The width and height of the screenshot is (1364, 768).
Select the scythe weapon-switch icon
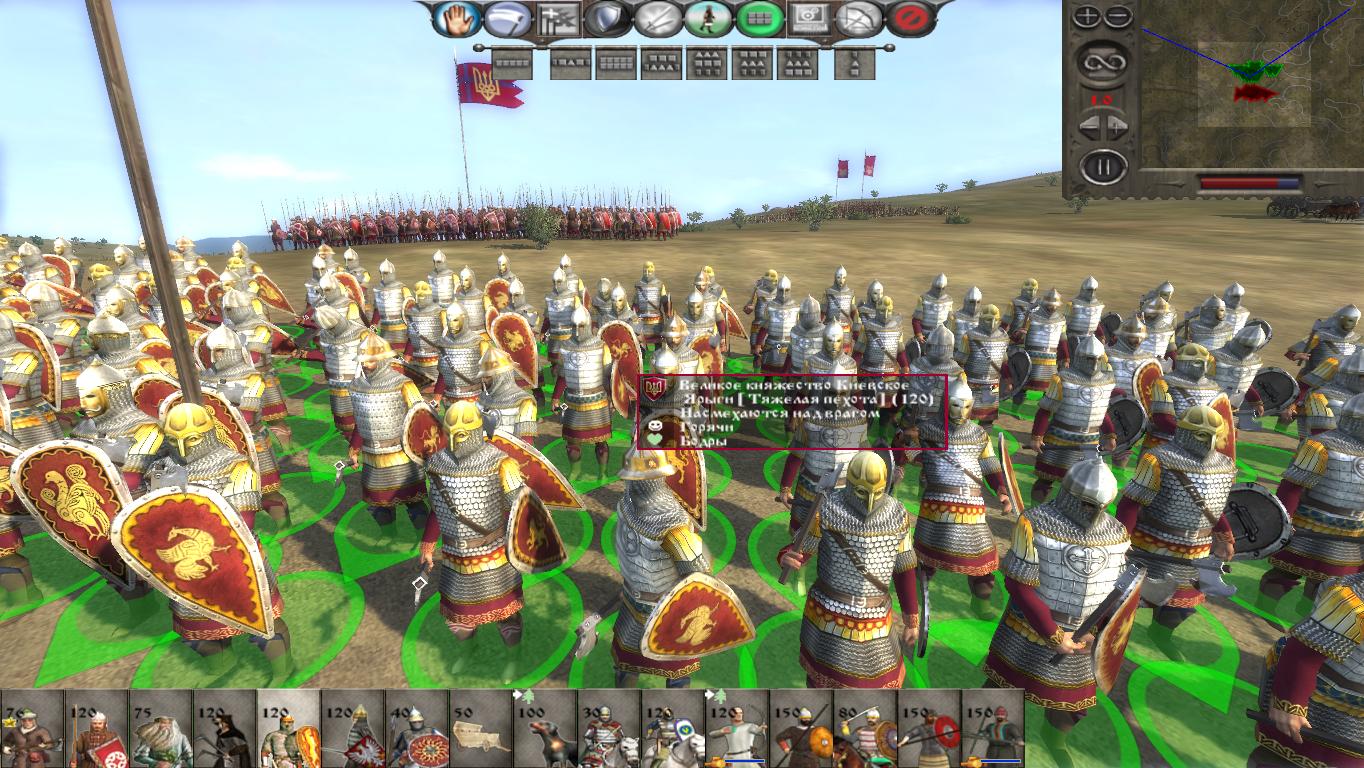pyautogui.click(x=507, y=17)
